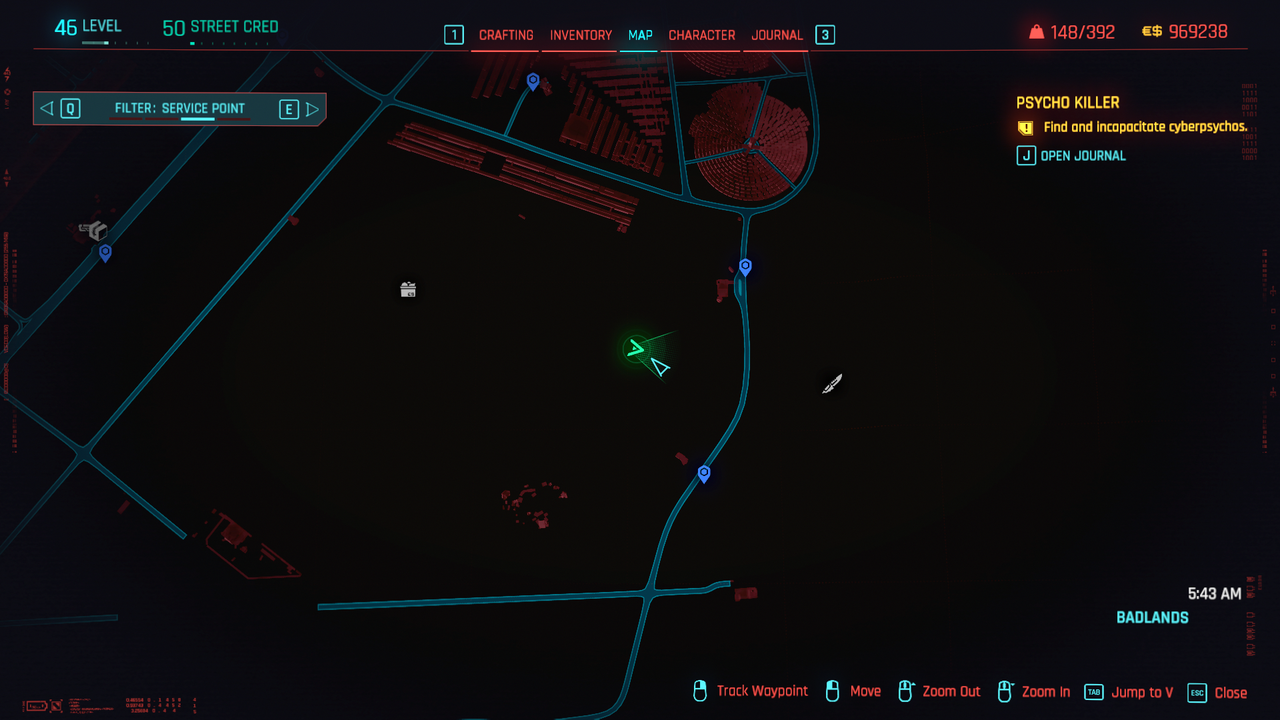Click Zoom Out in the footer bar
The height and width of the screenshot is (720, 1280).
[940, 692]
